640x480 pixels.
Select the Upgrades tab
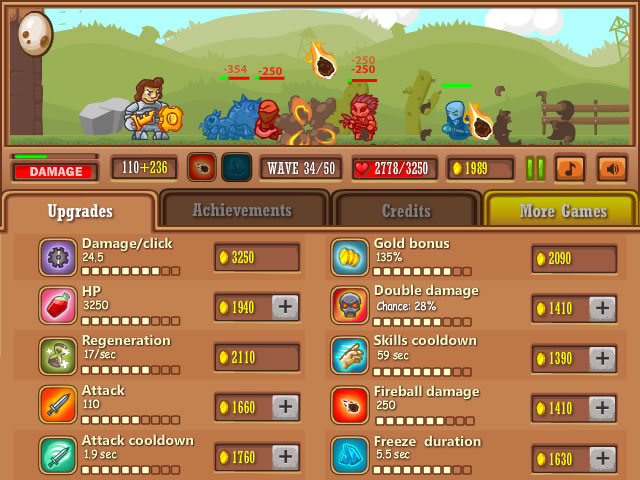coord(79,211)
